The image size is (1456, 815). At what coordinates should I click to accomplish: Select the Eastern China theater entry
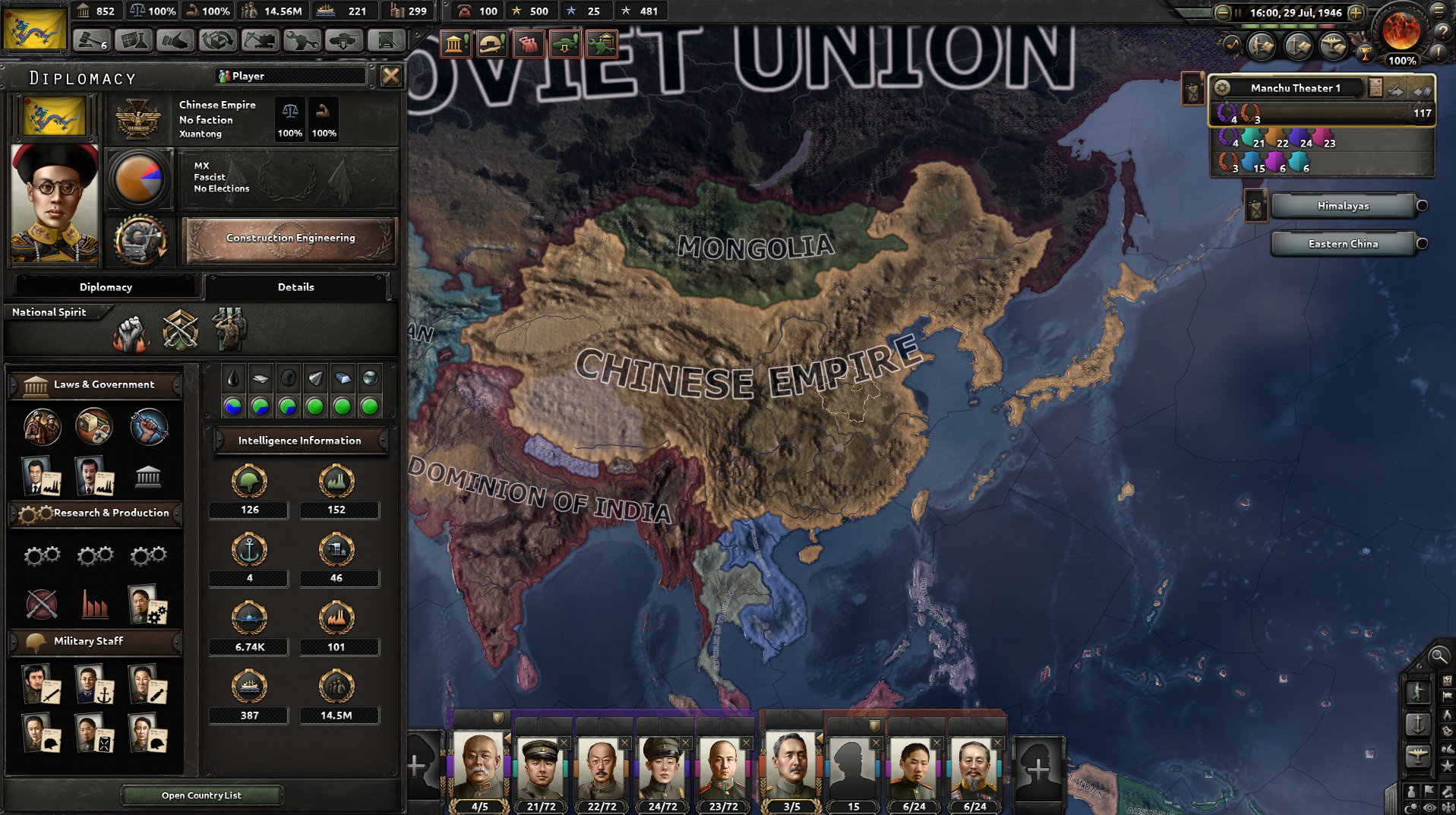(x=1343, y=243)
